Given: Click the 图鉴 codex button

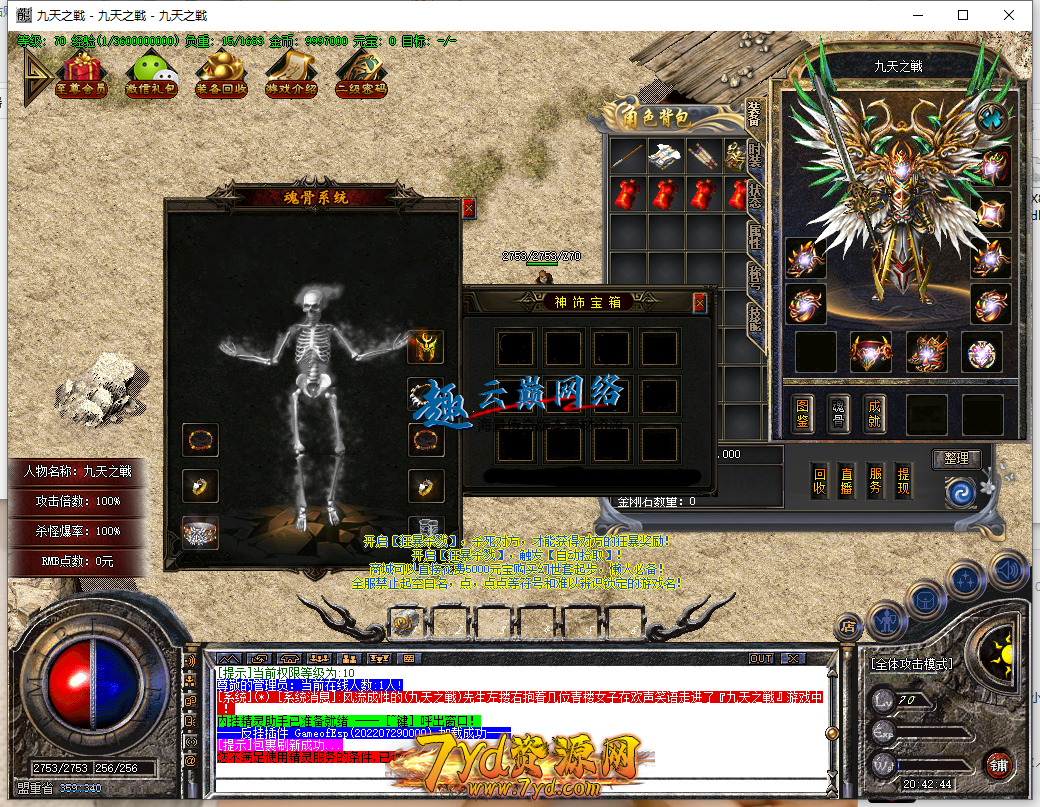Looking at the screenshot, I should point(802,414).
